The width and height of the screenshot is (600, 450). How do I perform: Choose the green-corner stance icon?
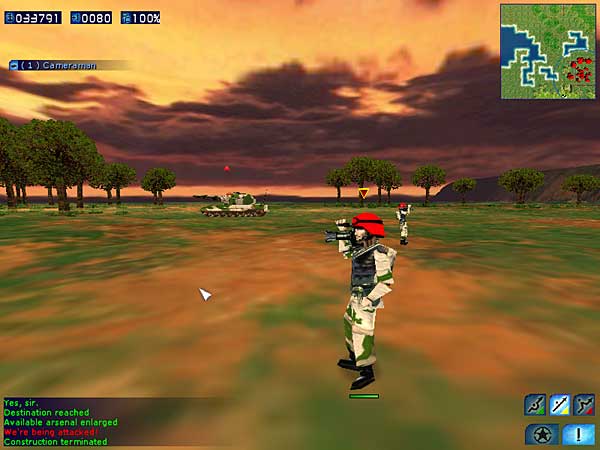click(535, 404)
